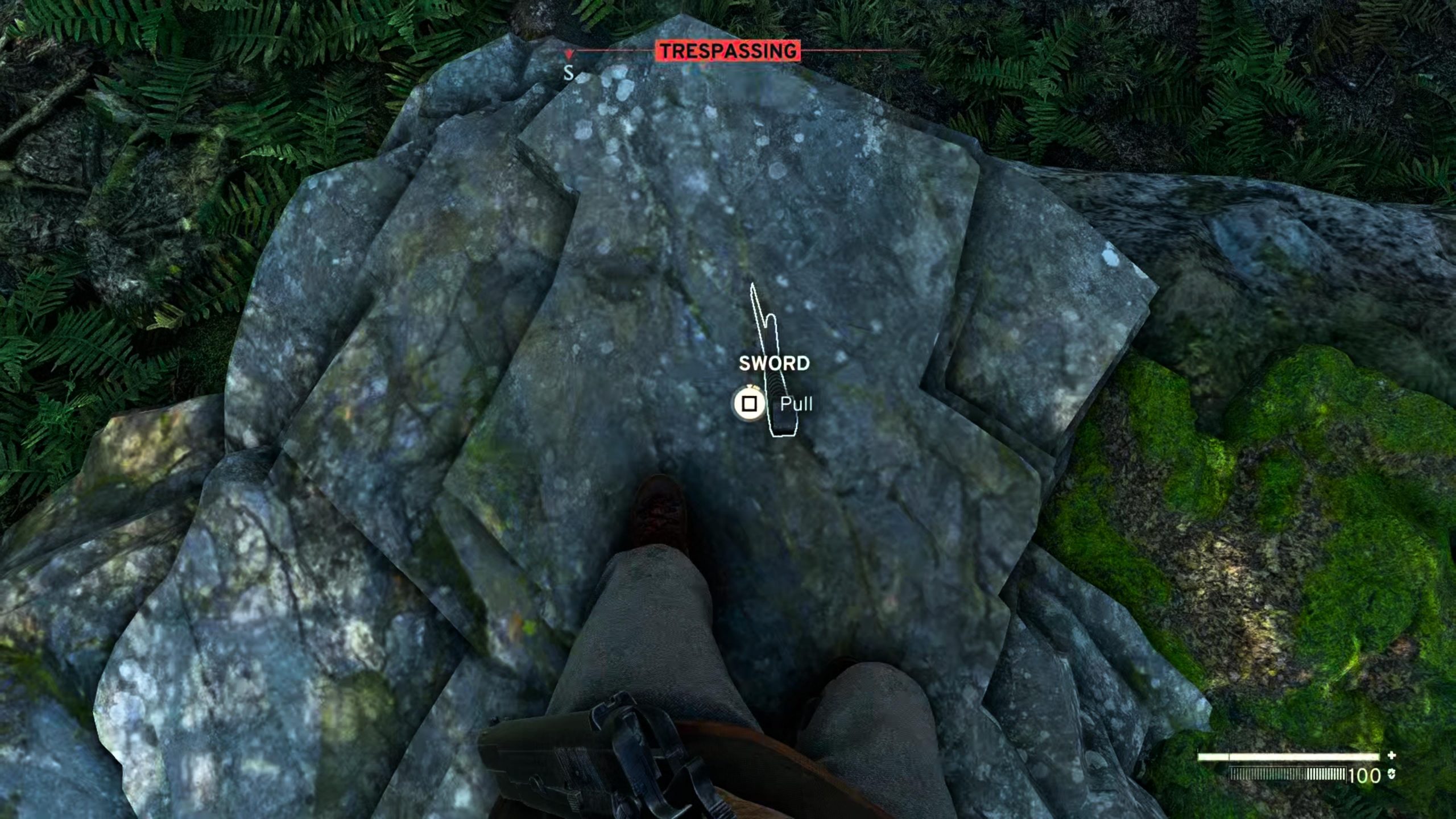Select the S compass heading marker
1456x819 pixels.
[x=568, y=72]
